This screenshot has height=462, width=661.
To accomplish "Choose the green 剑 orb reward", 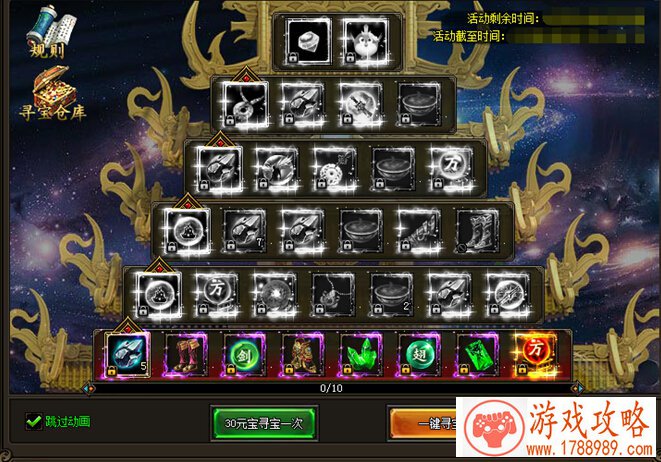I will pyautogui.click(x=242, y=354).
